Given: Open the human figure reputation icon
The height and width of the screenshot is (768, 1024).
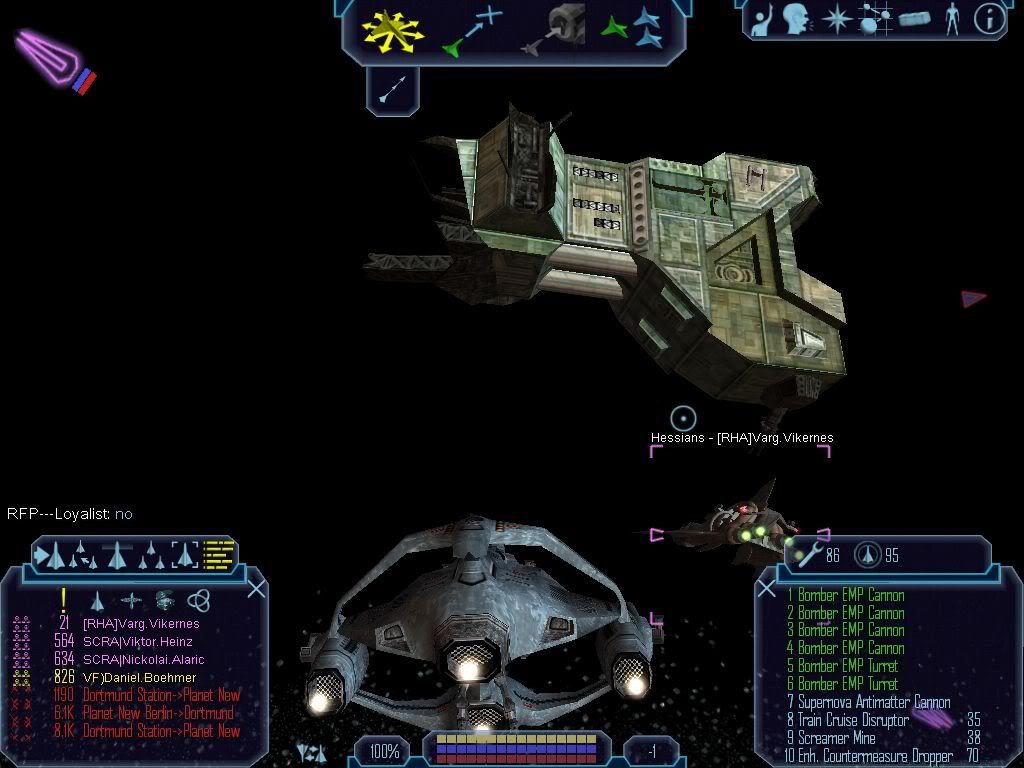Looking at the screenshot, I should coord(951,19).
